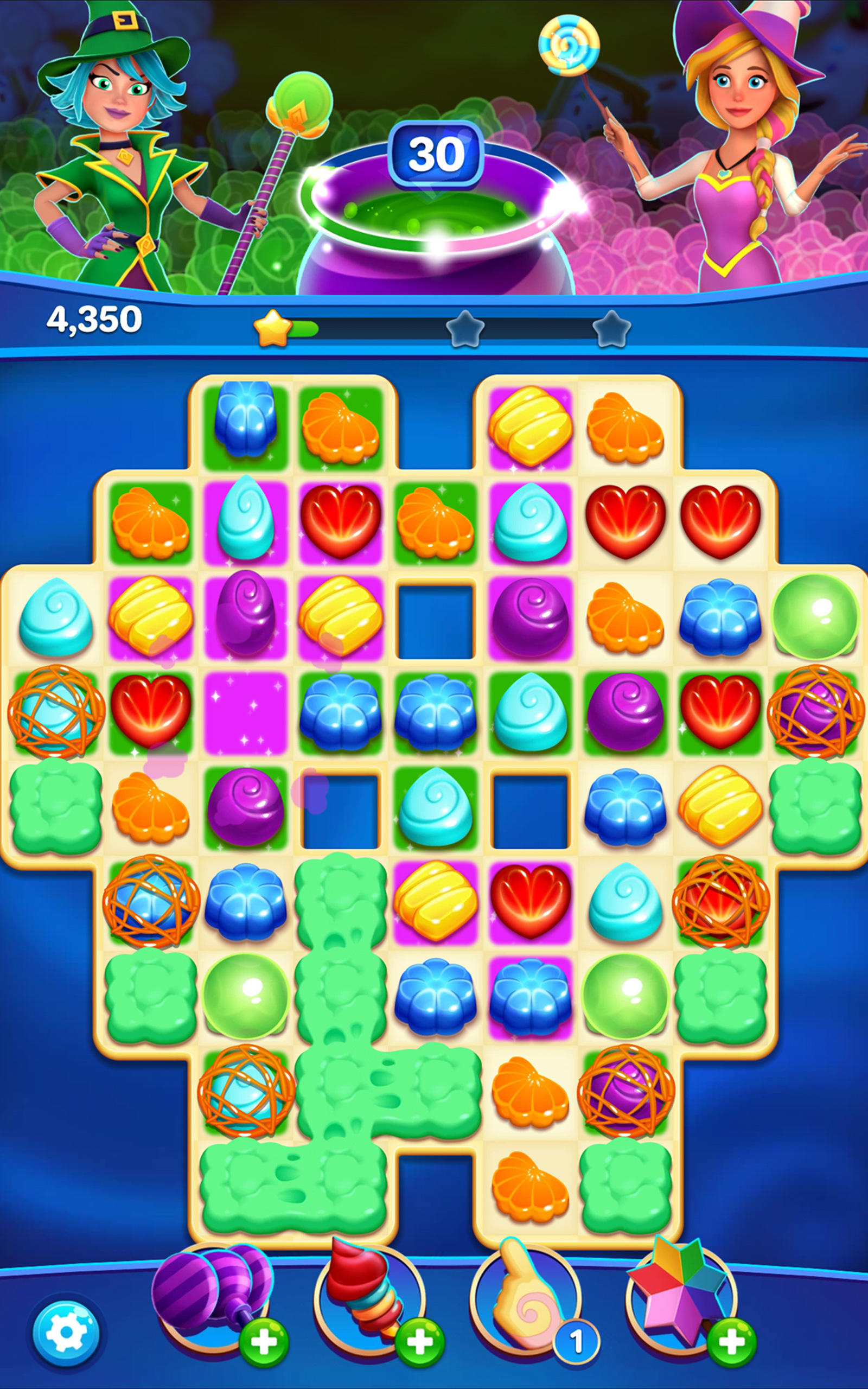Tap the score display showing 4,350
Screen dimensions: 868x1389
pyautogui.click(x=94, y=320)
